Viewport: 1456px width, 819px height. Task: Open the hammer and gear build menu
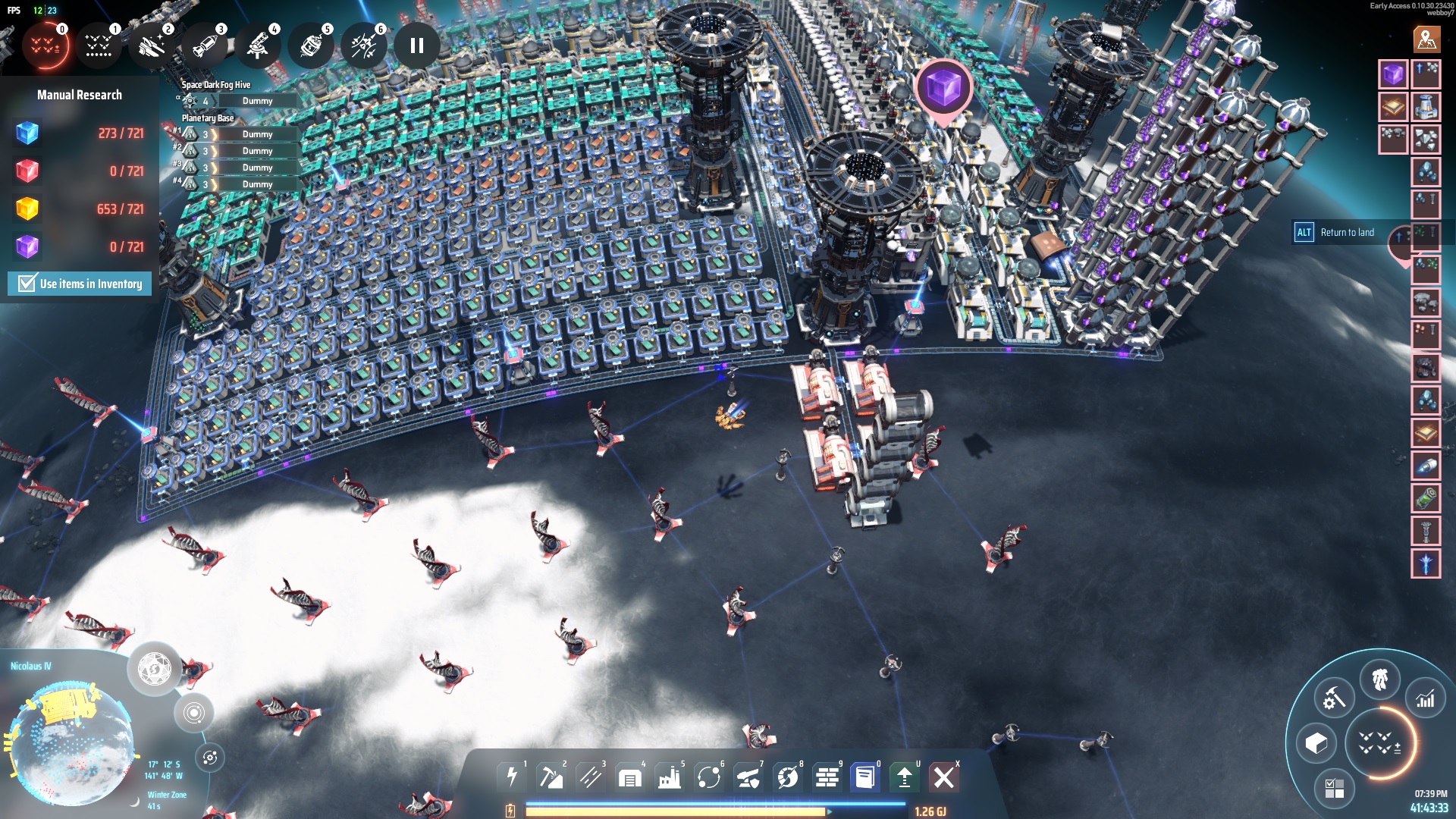[x=1334, y=698]
